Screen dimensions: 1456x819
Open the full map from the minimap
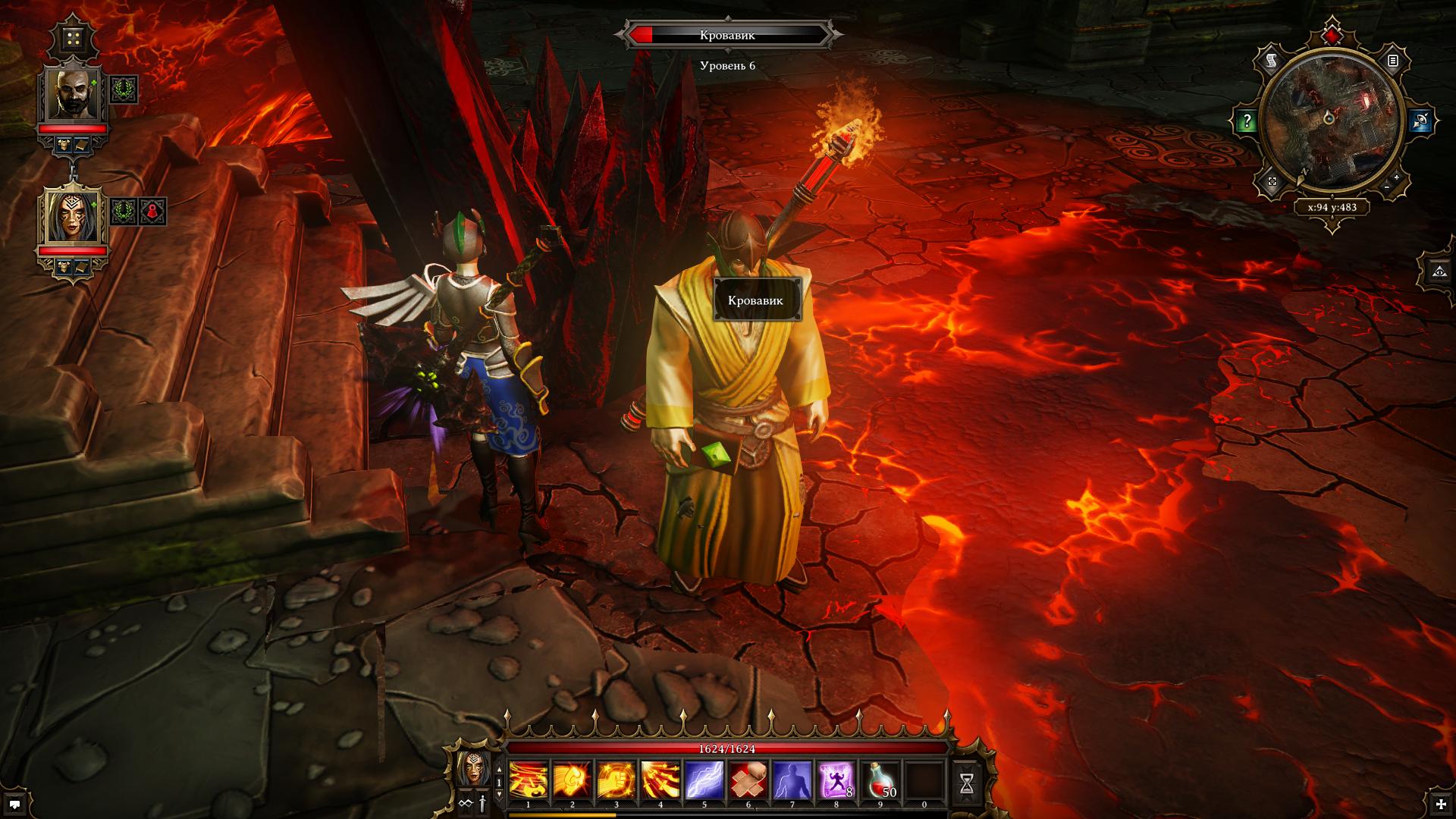1272,181
